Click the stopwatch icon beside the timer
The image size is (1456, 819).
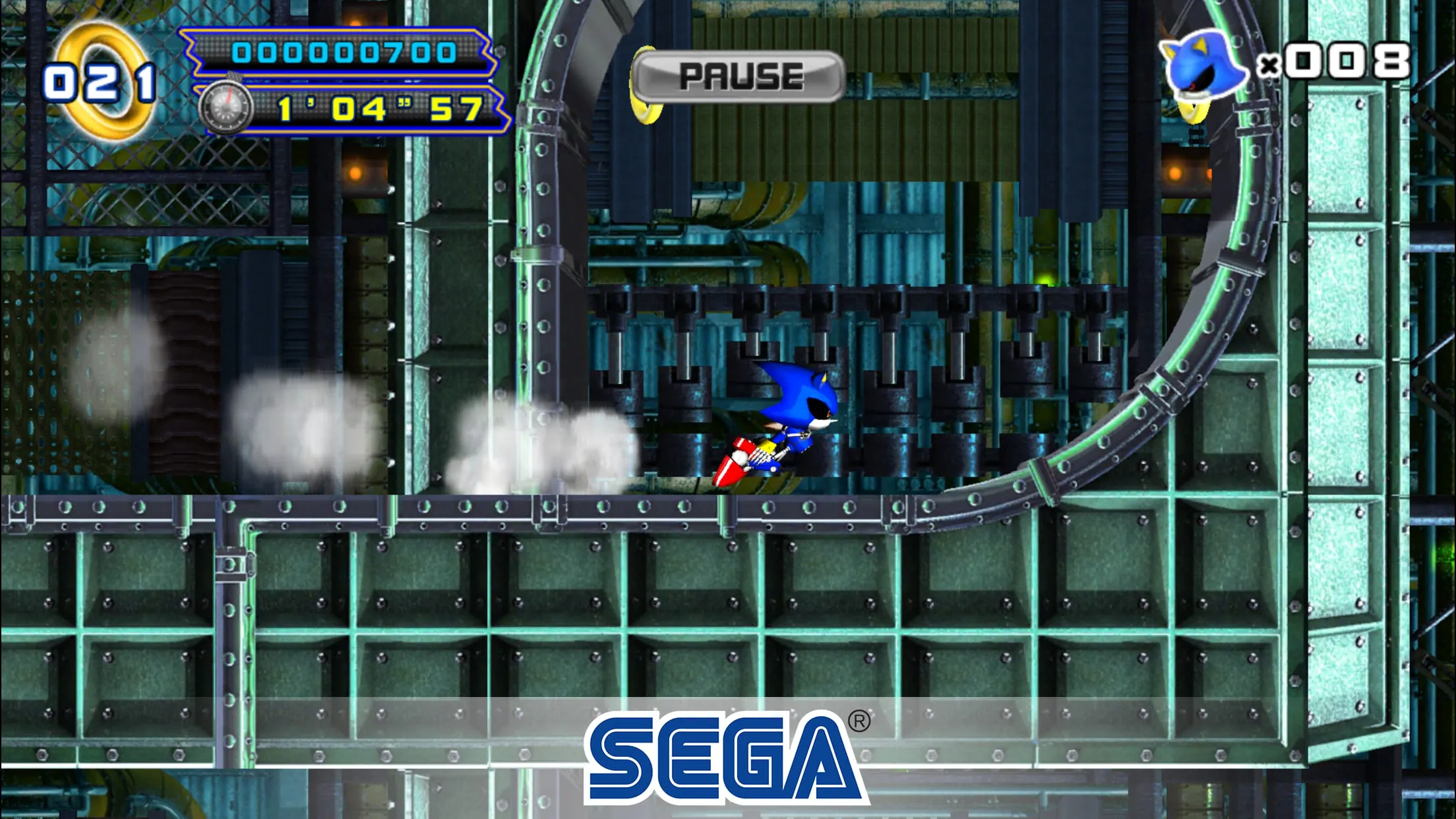coord(228,106)
